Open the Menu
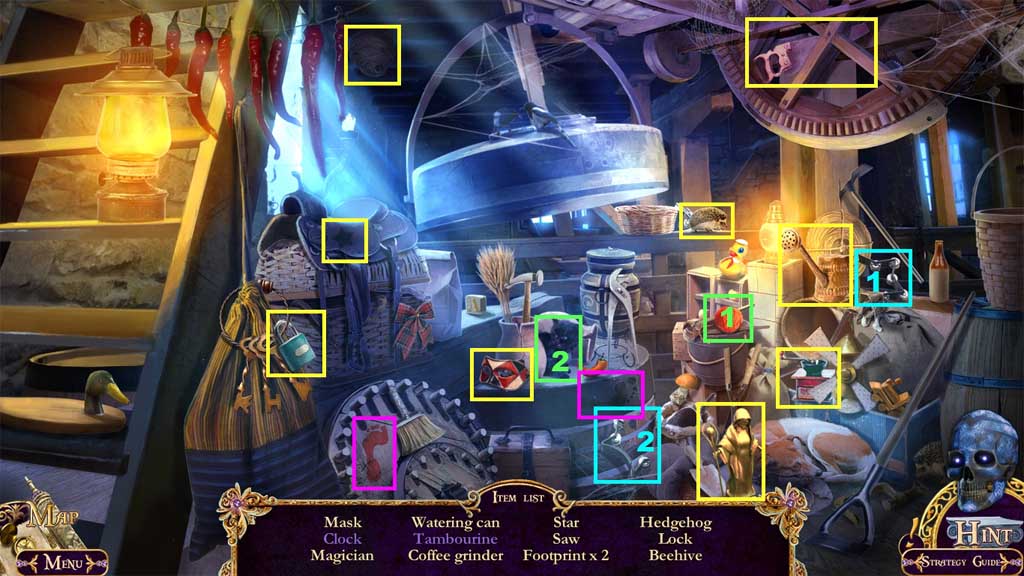Screen dimensions: 1024x576 click(62, 562)
